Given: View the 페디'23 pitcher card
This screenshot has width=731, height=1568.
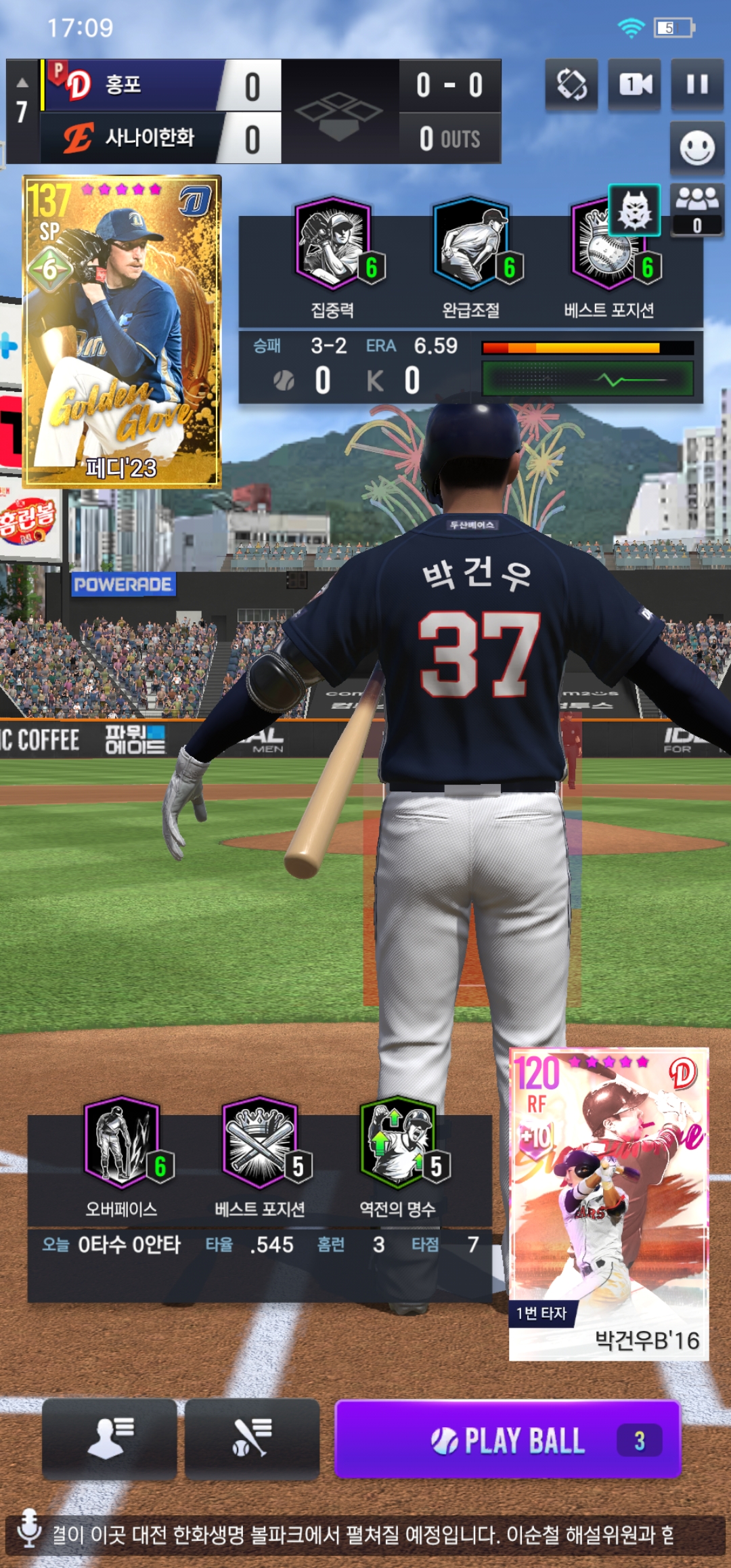Looking at the screenshot, I should point(123,332).
